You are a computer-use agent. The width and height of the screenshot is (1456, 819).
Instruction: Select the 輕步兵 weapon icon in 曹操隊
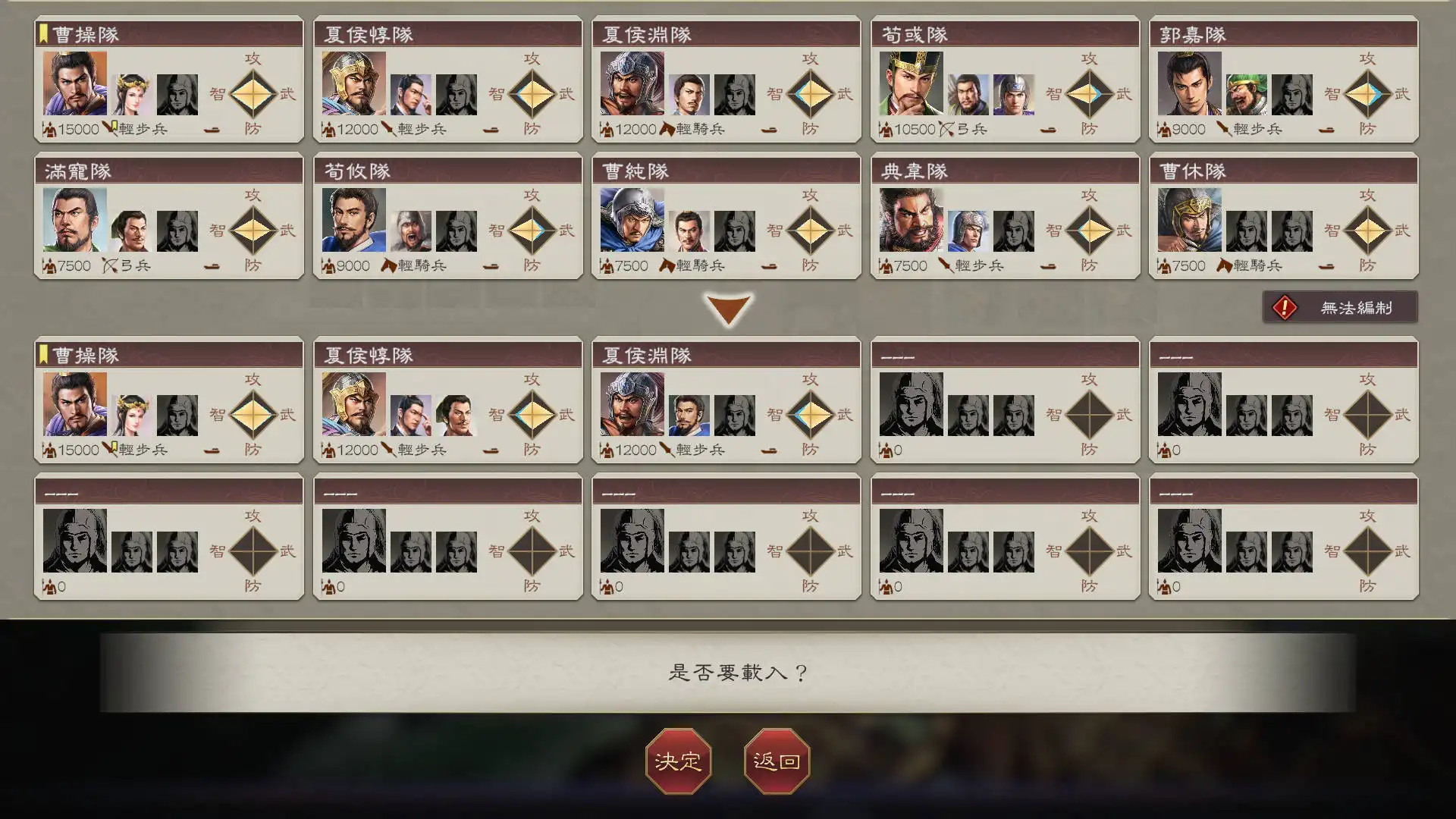point(107,129)
